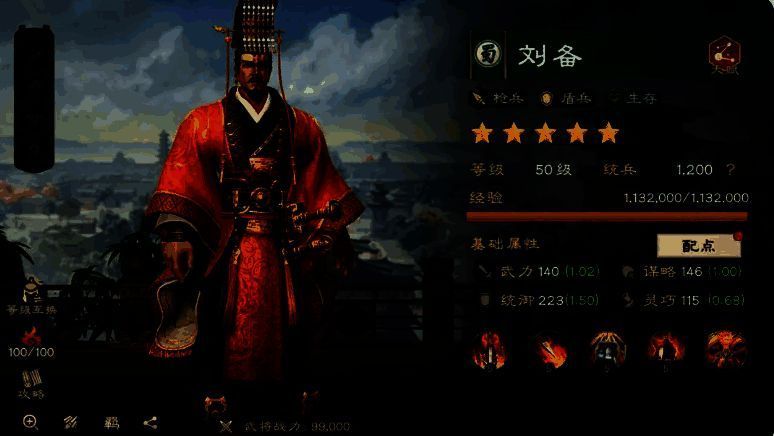Select the flaming sword skill icon

[491, 349]
